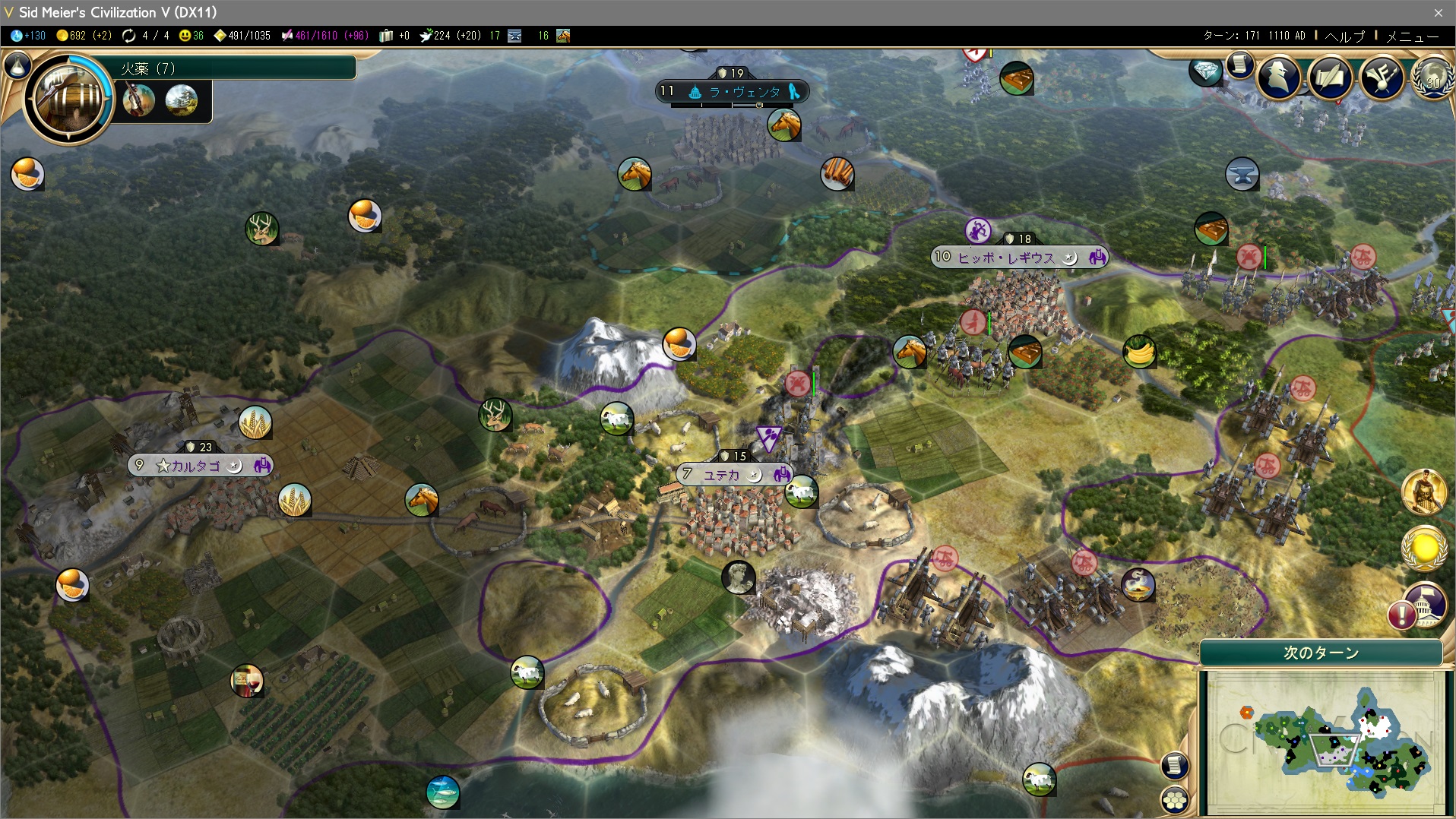Open the scroll icon beside the diamond
The height and width of the screenshot is (819, 1456).
1239,65
